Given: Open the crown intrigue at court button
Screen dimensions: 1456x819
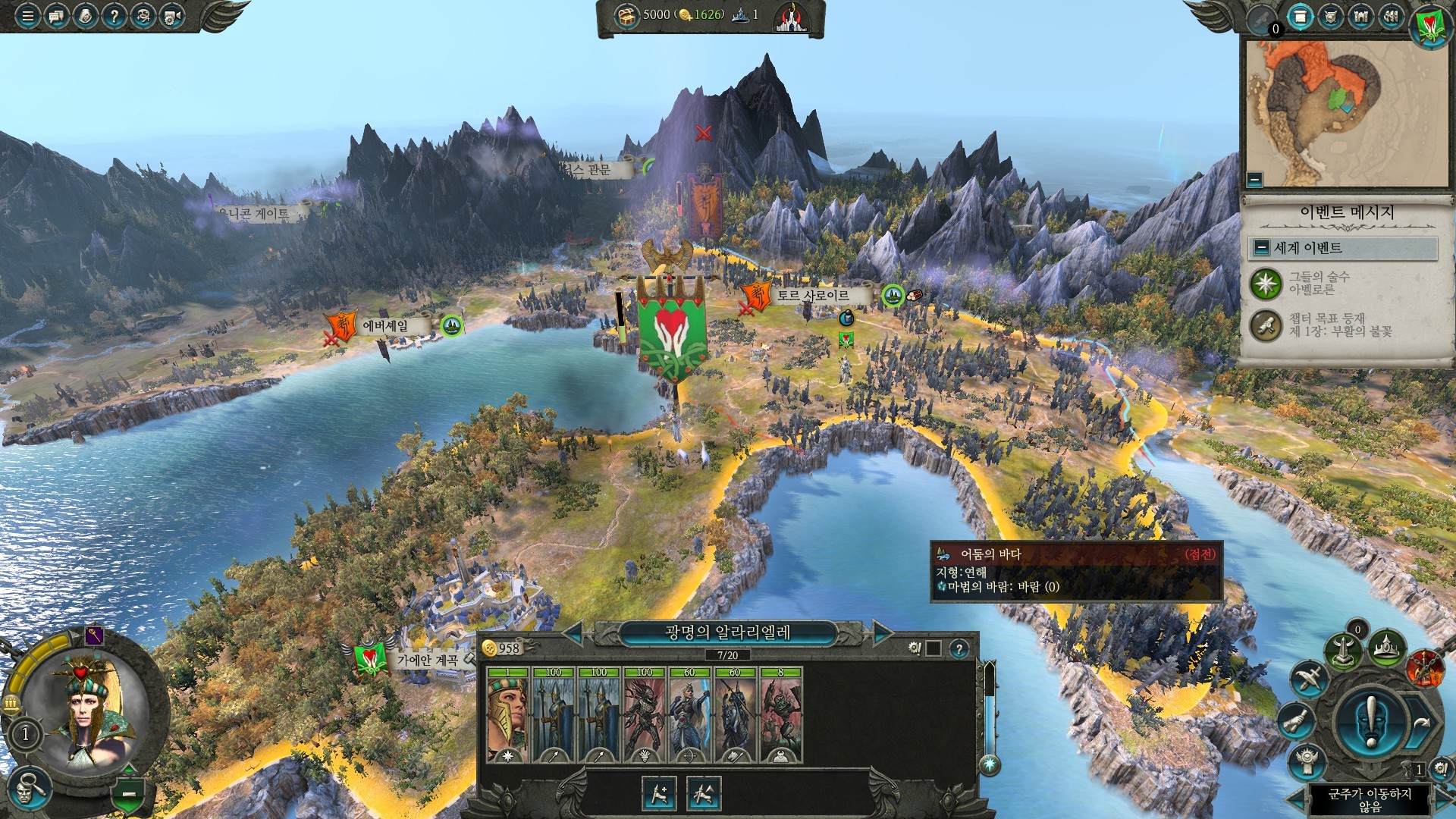Looking at the screenshot, I should tap(1386, 648).
